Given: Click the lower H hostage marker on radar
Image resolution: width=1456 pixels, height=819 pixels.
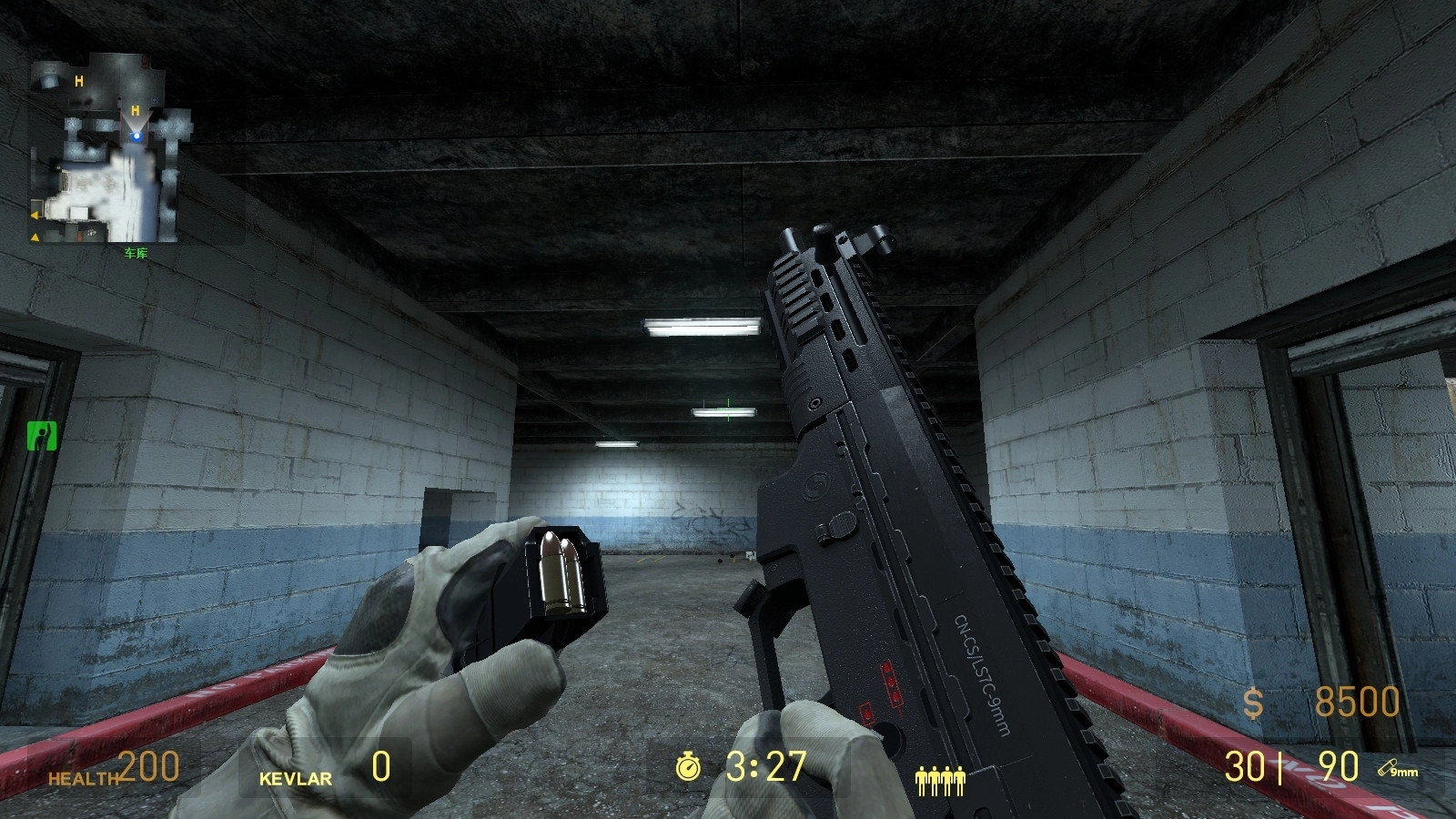Looking at the screenshot, I should tap(136, 110).
